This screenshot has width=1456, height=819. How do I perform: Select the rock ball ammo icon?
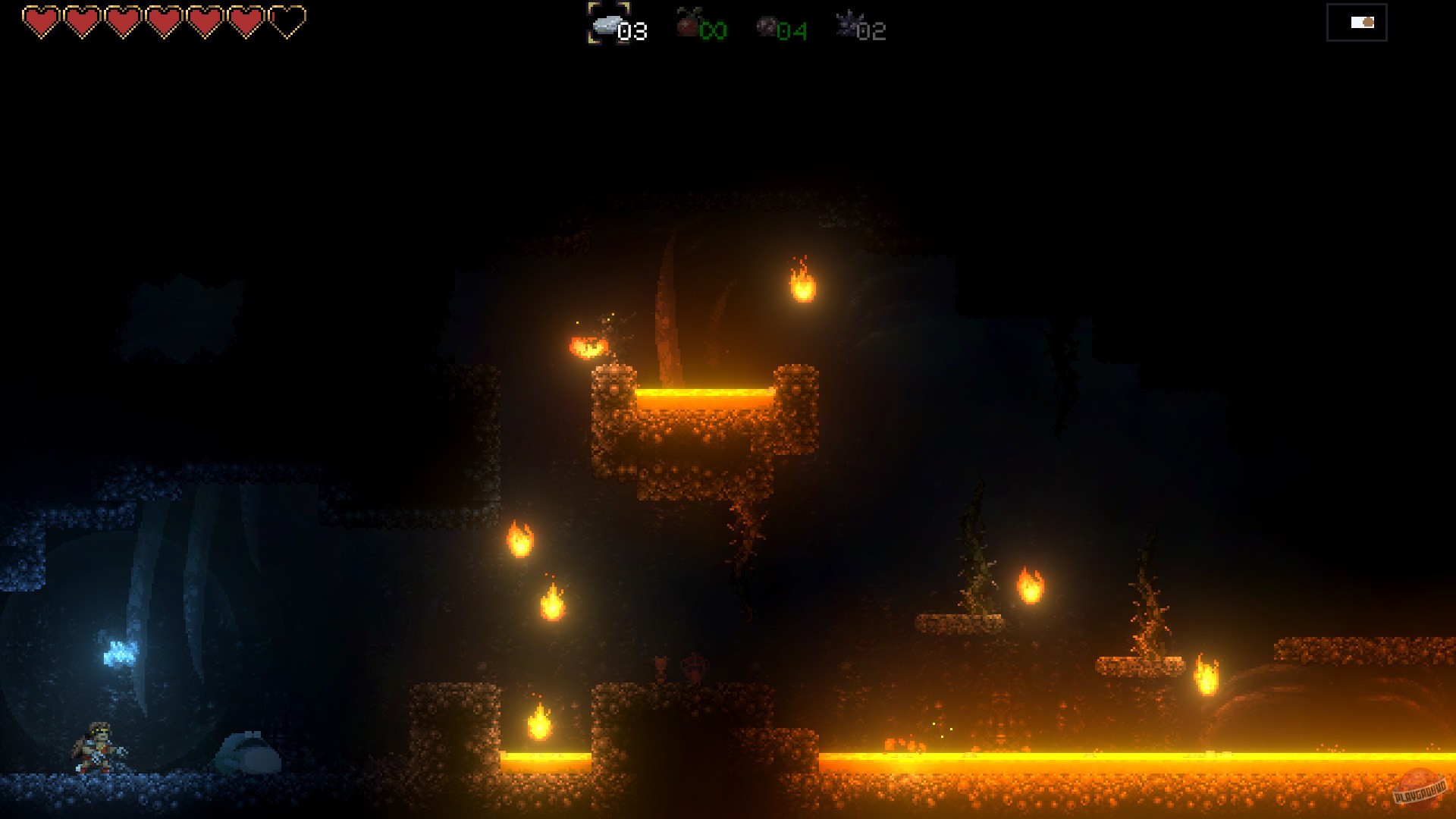point(764,24)
